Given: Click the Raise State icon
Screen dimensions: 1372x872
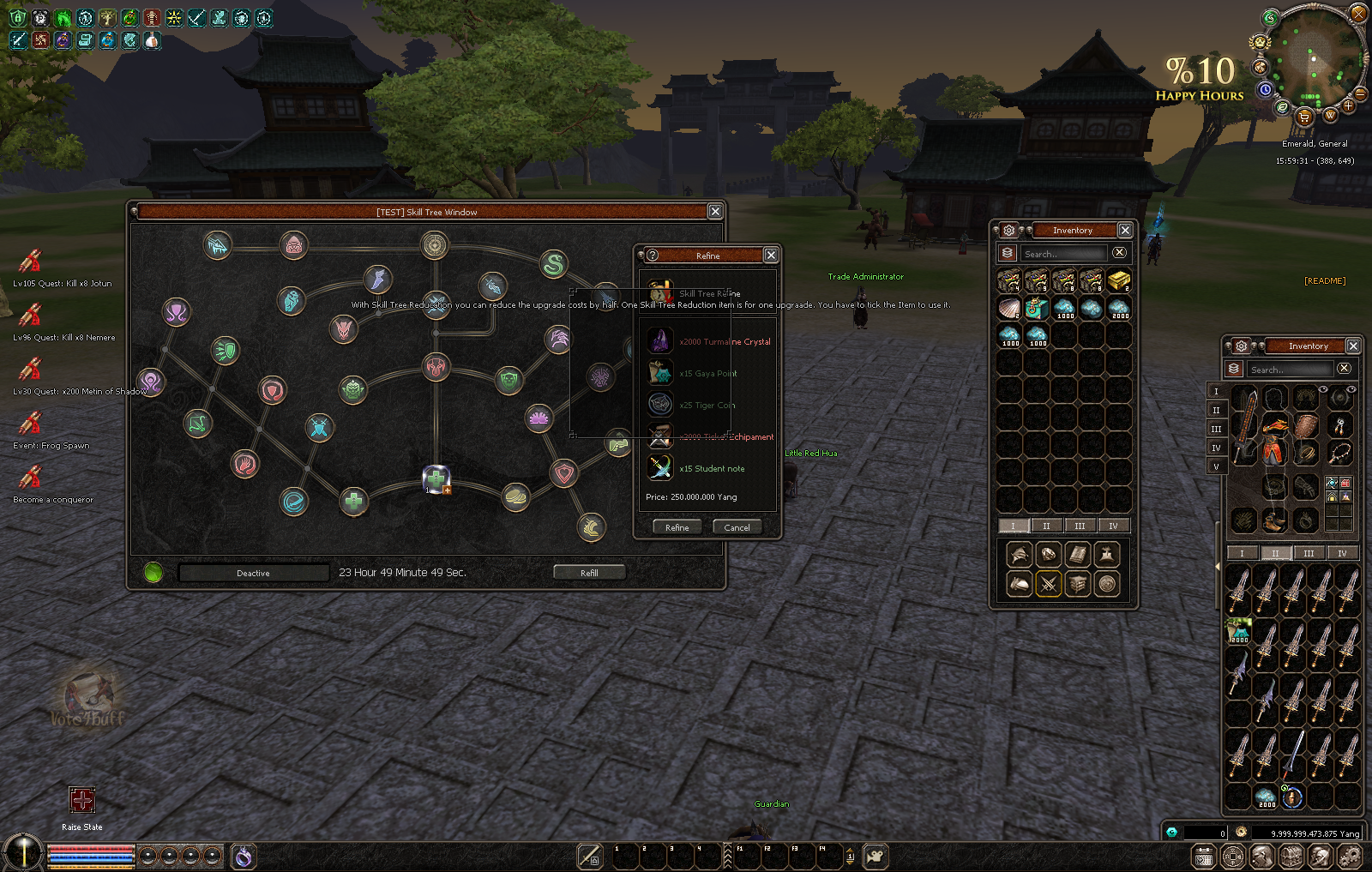Looking at the screenshot, I should pyautogui.click(x=81, y=801).
